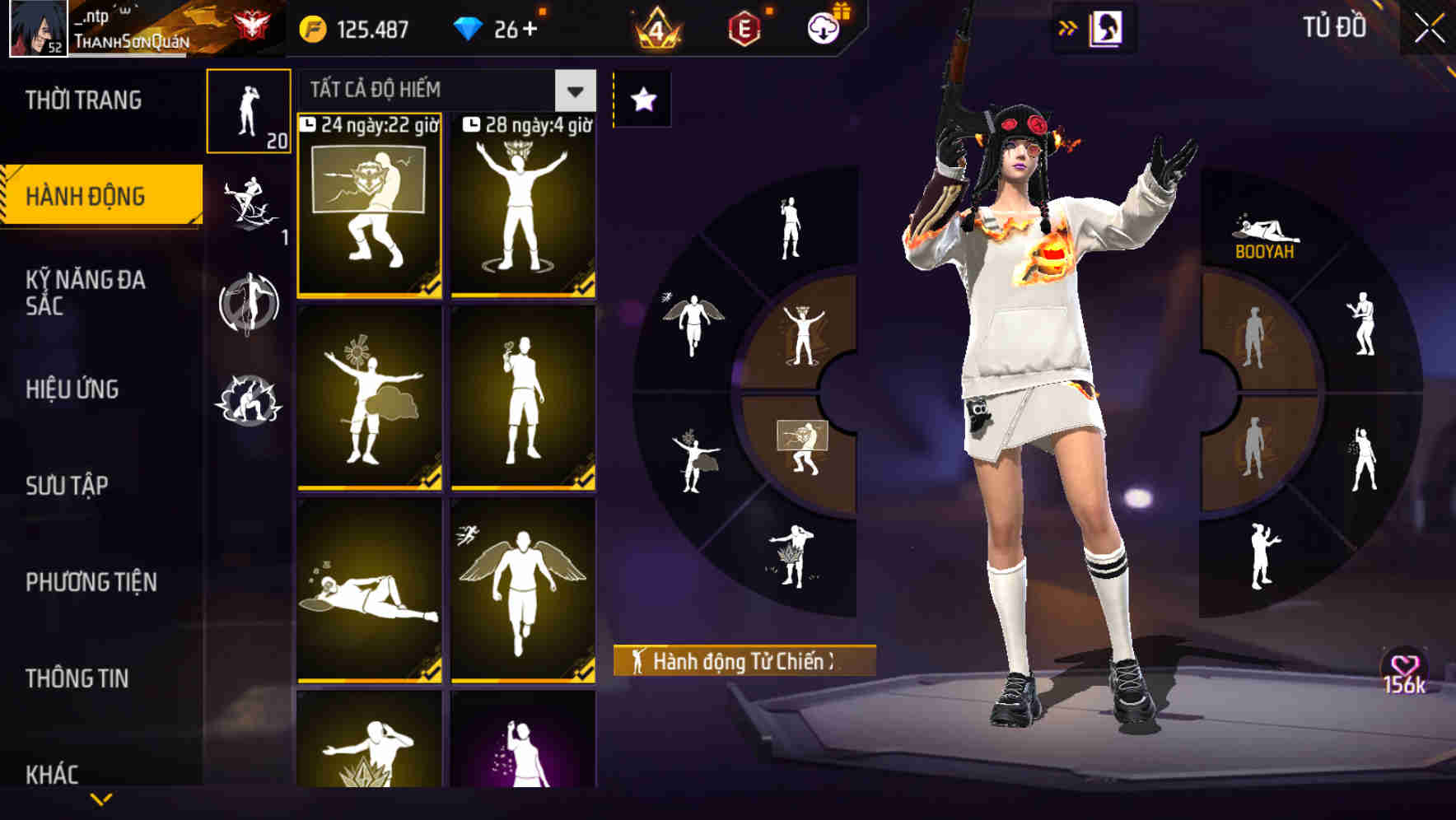Open the gift download cloud icon
1456x820 pixels.
pyautogui.click(x=824, y=26)
